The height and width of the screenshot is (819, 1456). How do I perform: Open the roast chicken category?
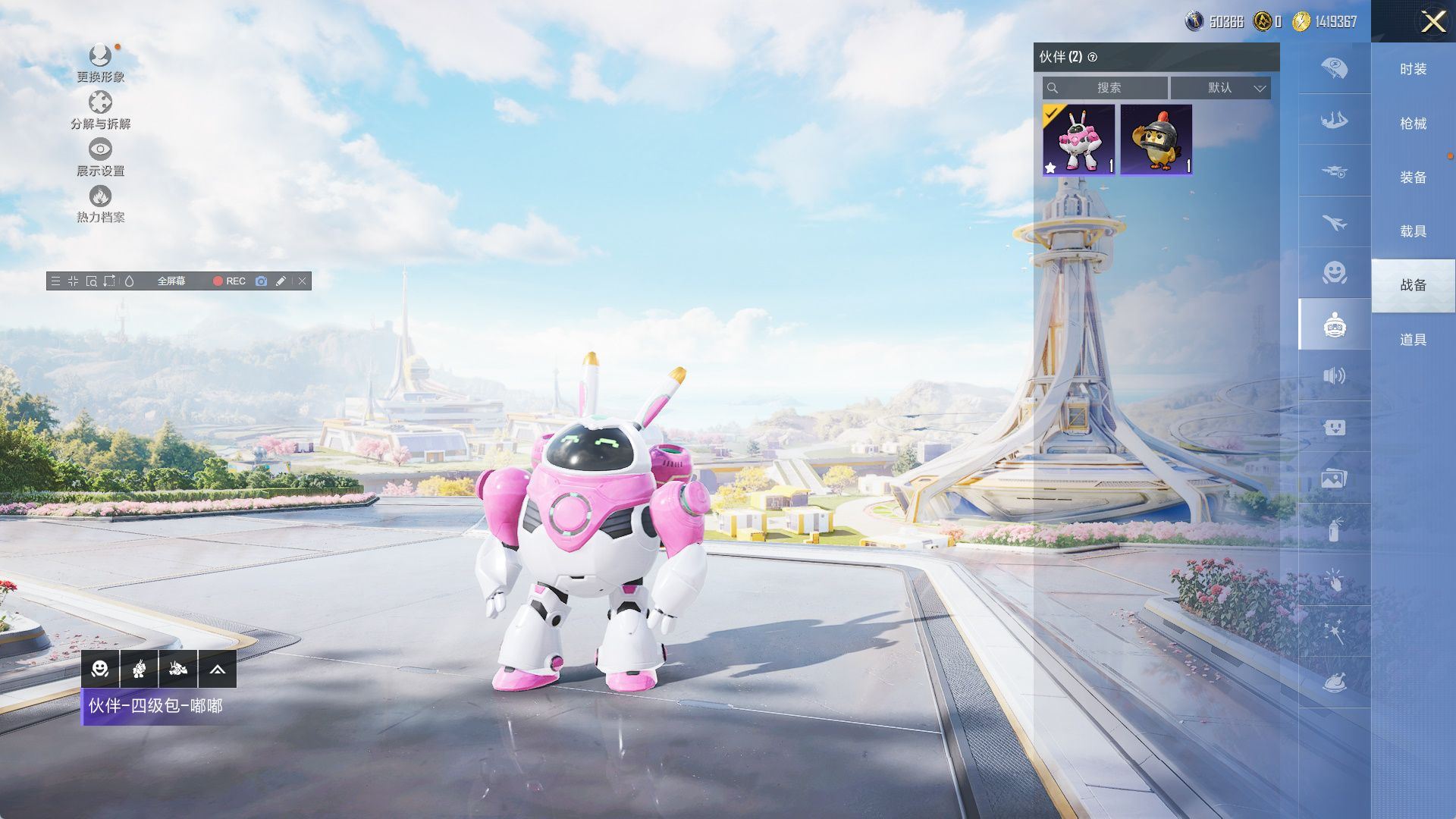(1334, 682)
